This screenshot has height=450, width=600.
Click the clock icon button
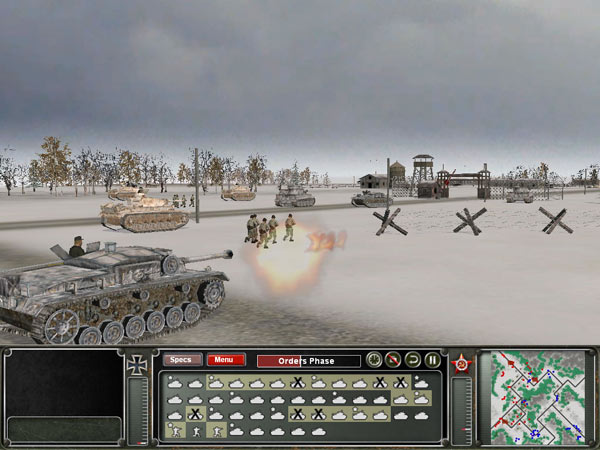pos(373,360)
